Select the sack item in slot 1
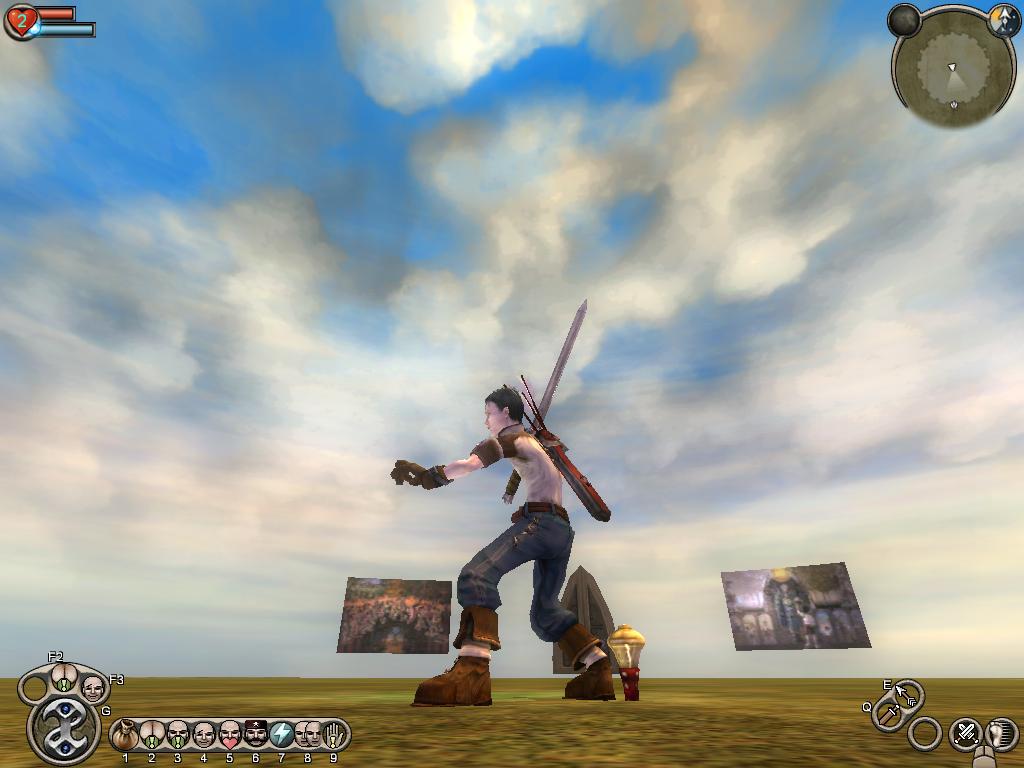The width and height of the screenshot is (1024, 768). [x=125, y=736]
